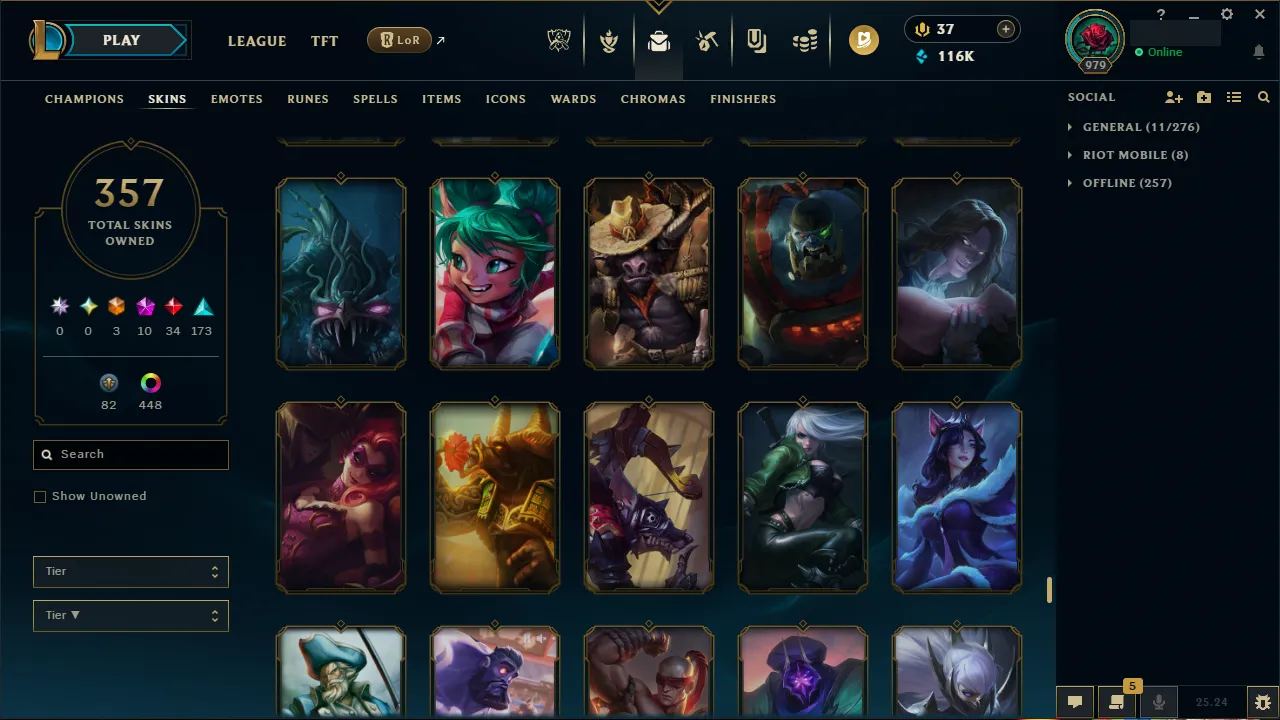Switch to the CHAMPIONS tab
The width and height of the screenshot is (1280, 720).
click(x=84, y=99)
